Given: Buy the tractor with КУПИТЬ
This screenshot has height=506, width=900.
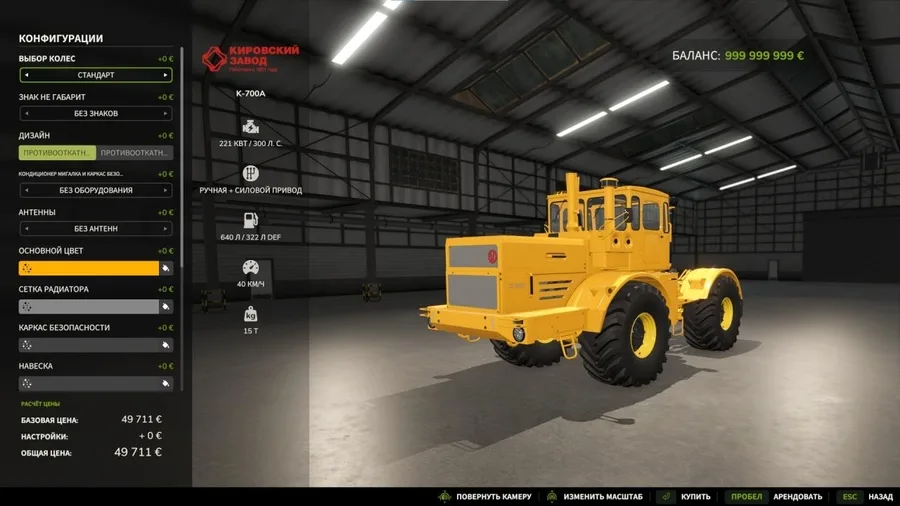Looking at the screenshot, I should 695,497.
